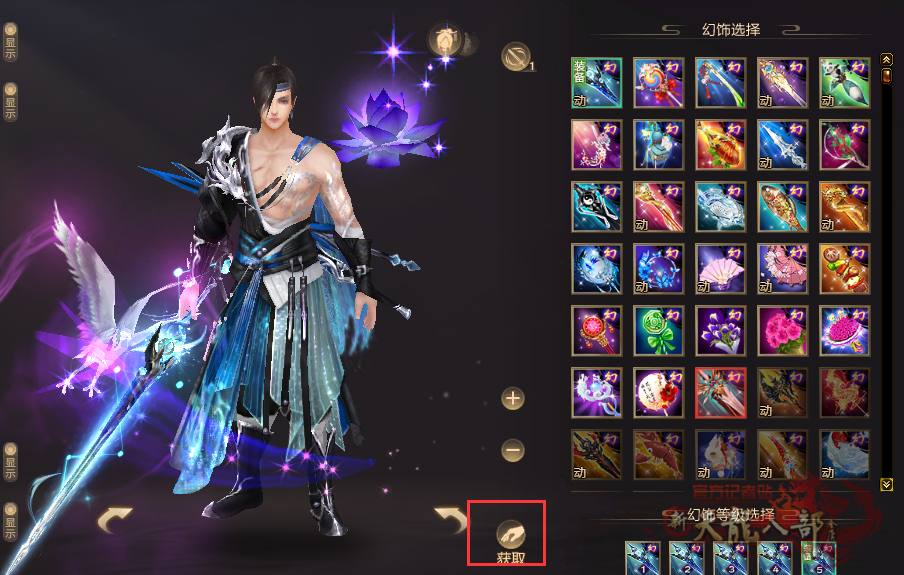Select the red lobster weapon skin
The width and height of the screenshot is (904, 575).
(658, 454)
